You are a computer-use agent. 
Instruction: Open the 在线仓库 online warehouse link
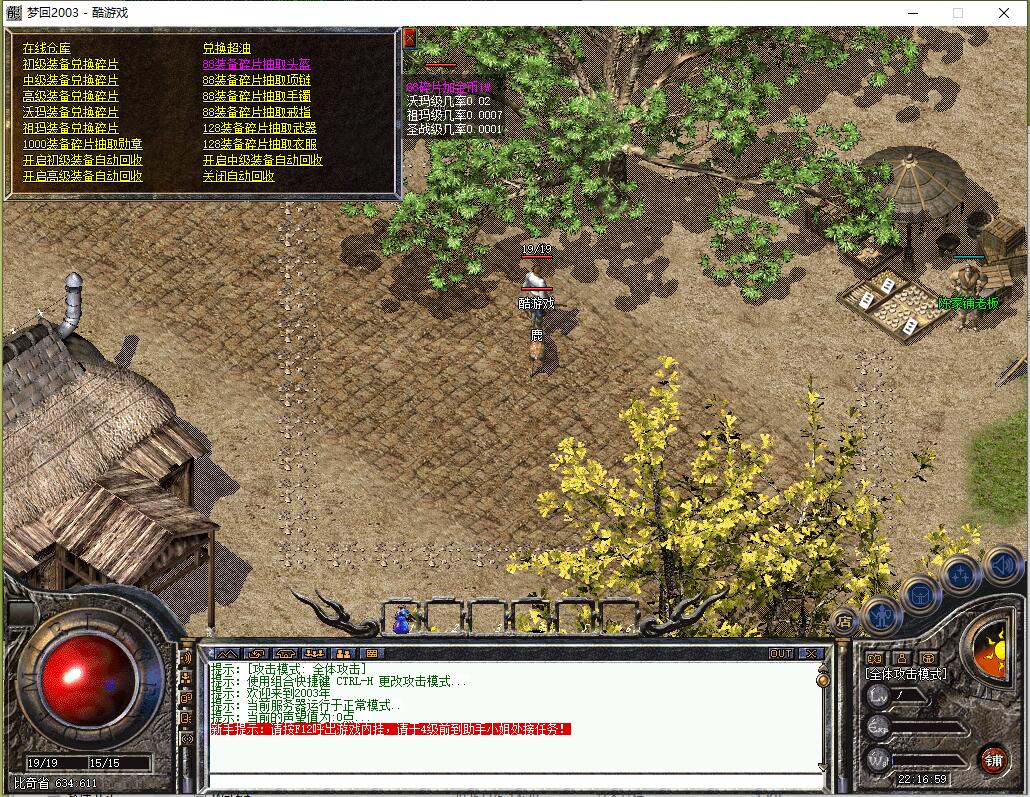click(x=47, y=48)
